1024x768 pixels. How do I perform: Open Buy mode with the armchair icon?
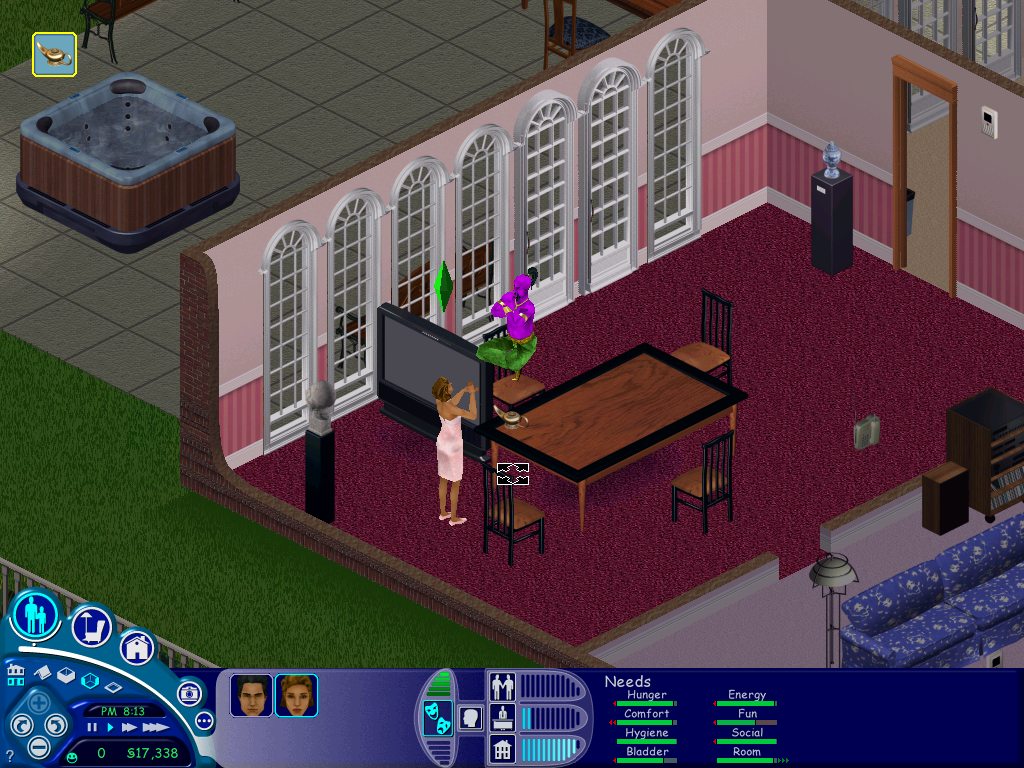[x=91, y=627]
